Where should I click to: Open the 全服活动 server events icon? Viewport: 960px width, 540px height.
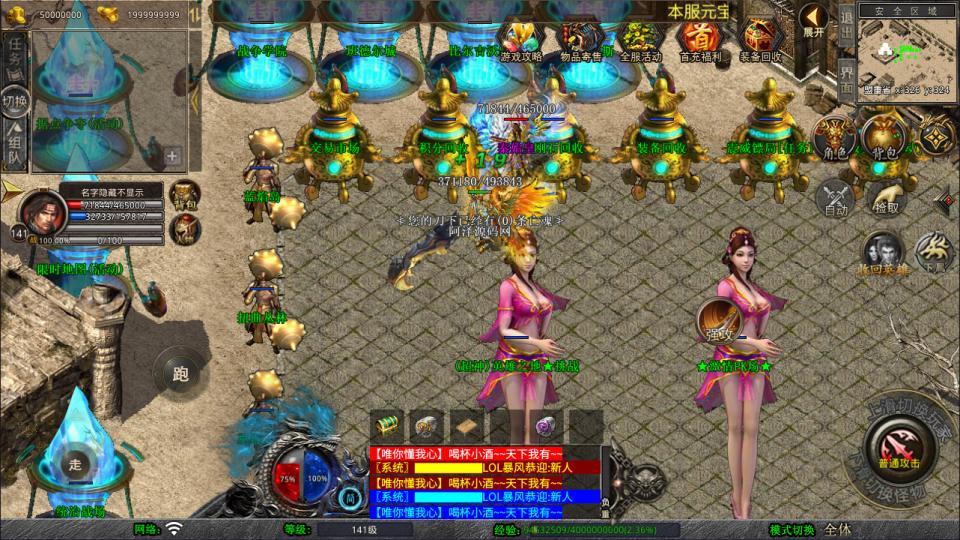coord(641,39)
